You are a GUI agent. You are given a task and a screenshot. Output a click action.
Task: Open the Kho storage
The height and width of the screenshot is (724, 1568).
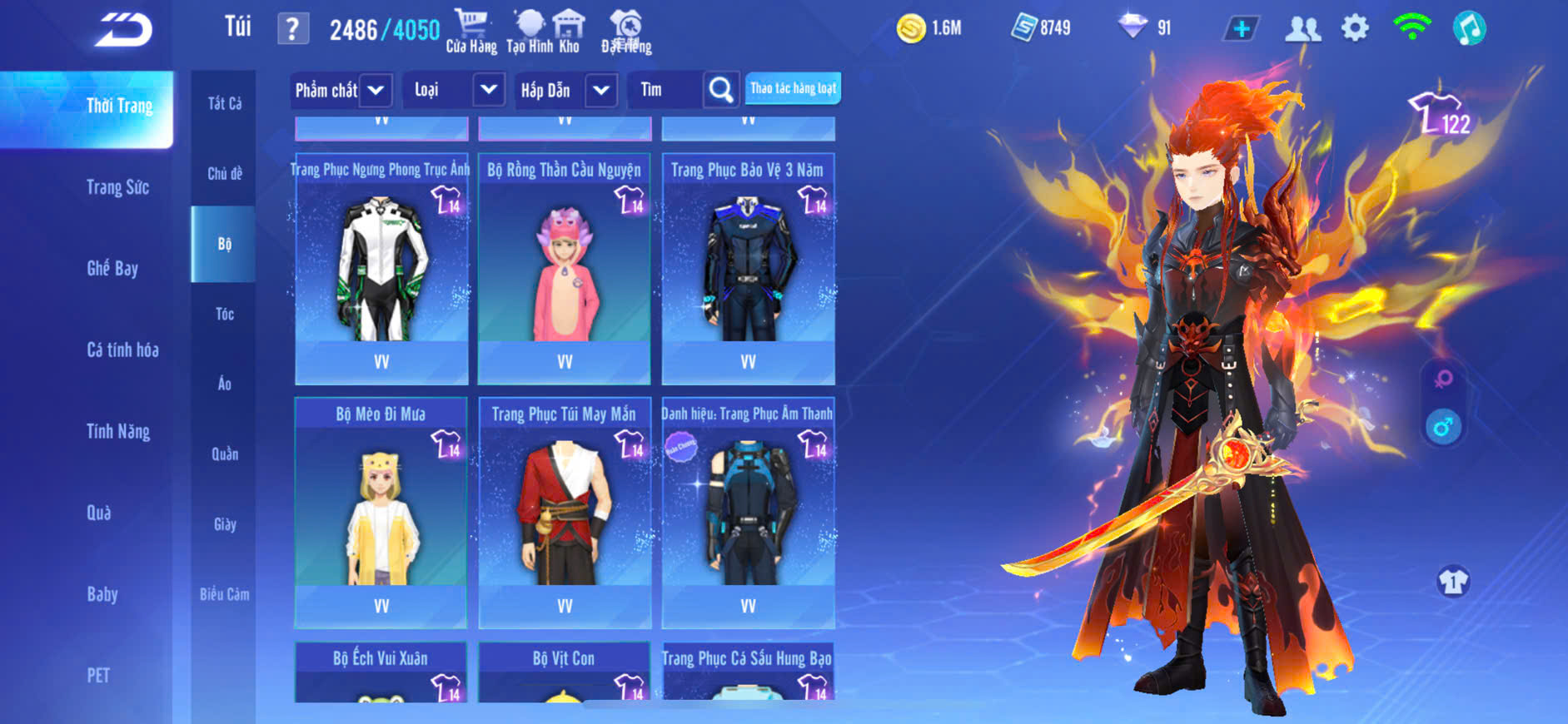click(569, 32)
